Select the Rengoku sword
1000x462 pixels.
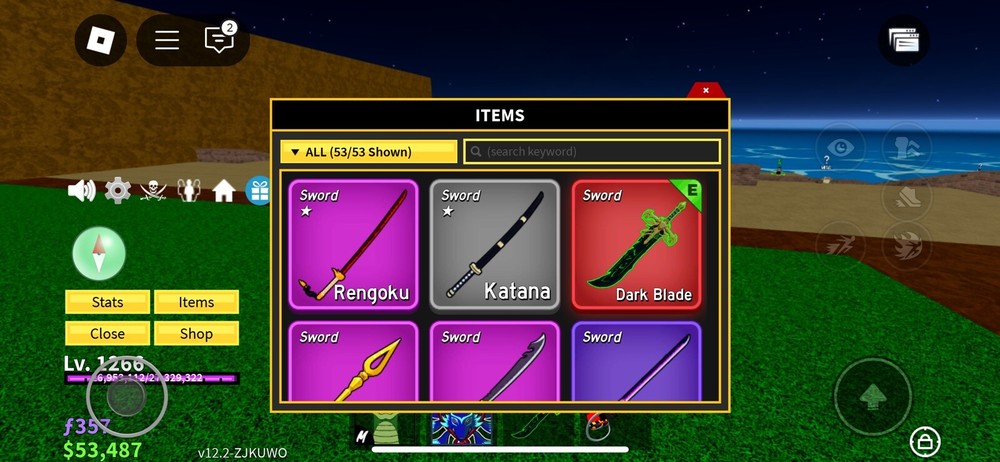(353, 245)
